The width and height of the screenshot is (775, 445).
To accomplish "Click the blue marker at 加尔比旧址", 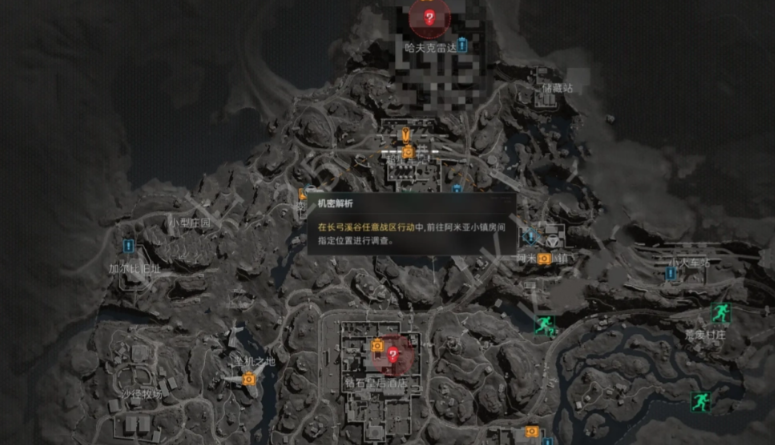I will 128,245.
